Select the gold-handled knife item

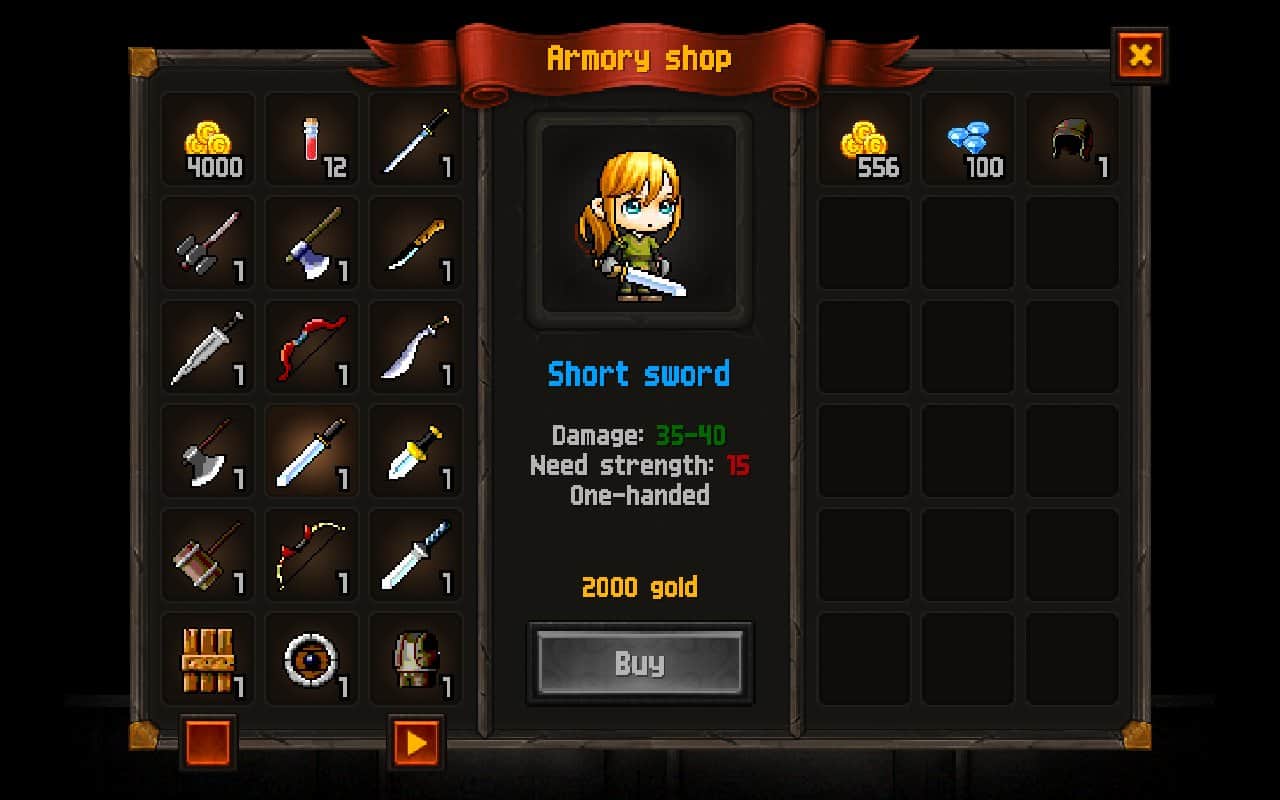coord(415,243)
